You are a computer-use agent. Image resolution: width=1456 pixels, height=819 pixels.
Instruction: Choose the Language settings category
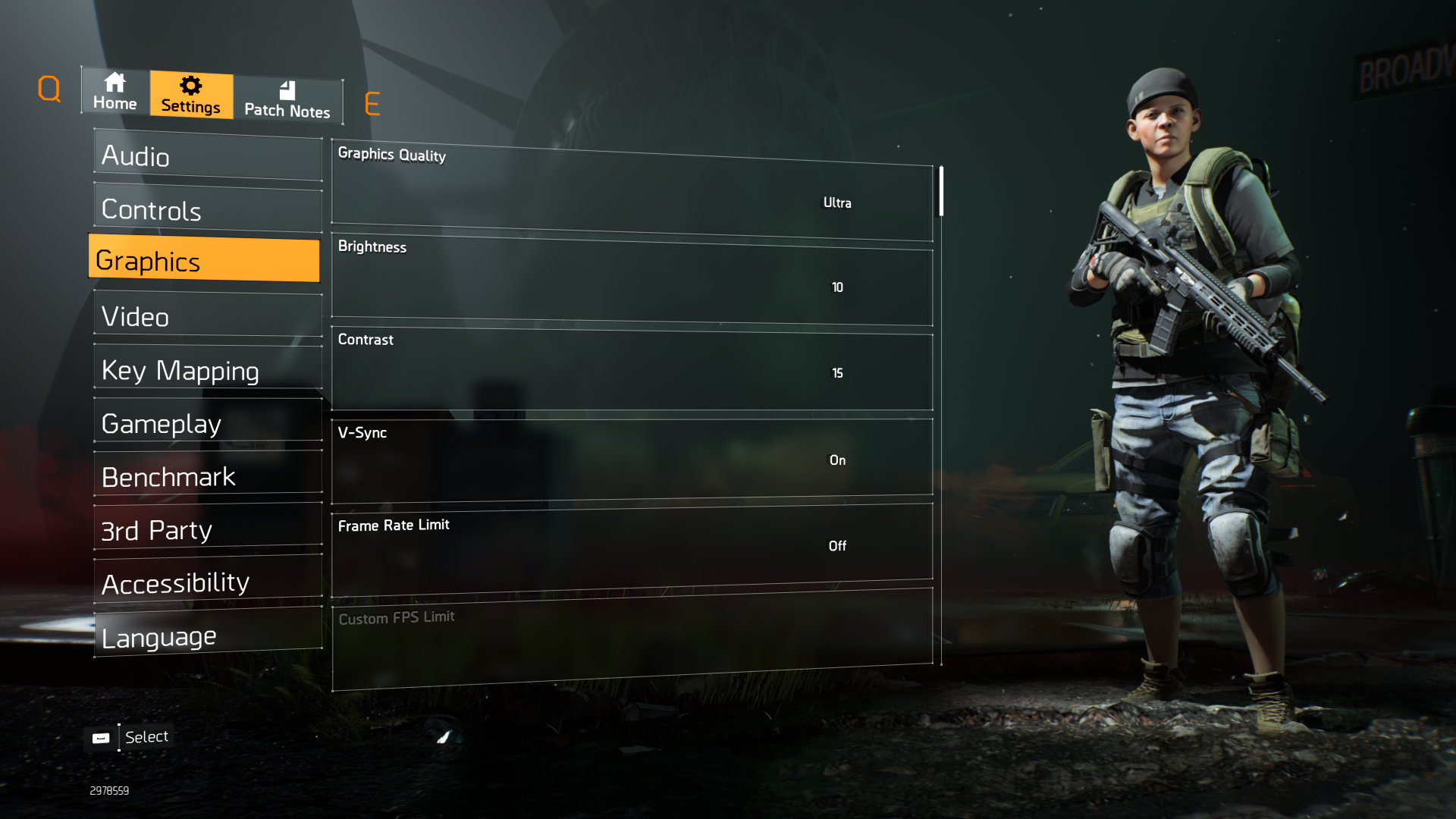click(x=208, y=635)
